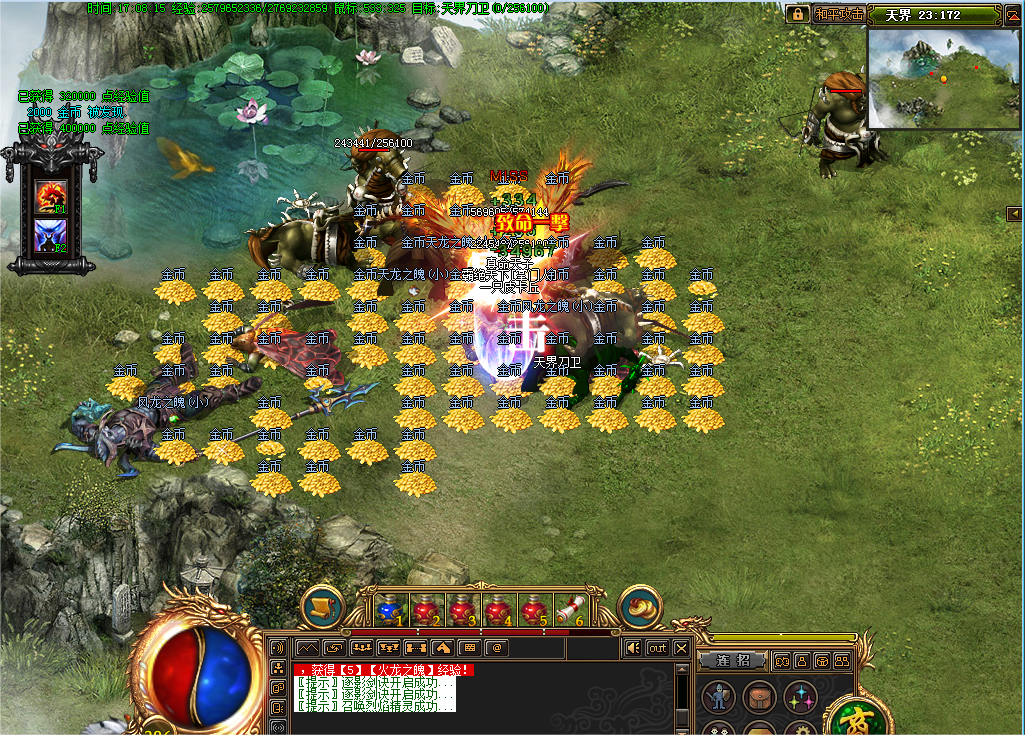Toggle the chat sound speaker button
This screenshot has height=735, width=1025.
633,648
